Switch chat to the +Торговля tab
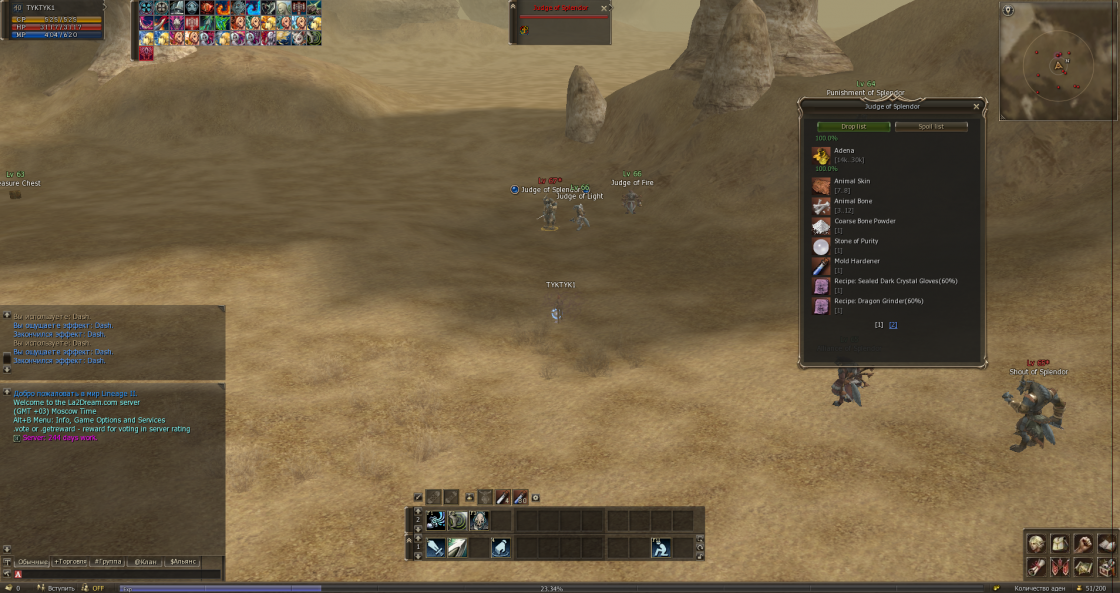This screenshot has height=593, width=1120. coord(70,562)
